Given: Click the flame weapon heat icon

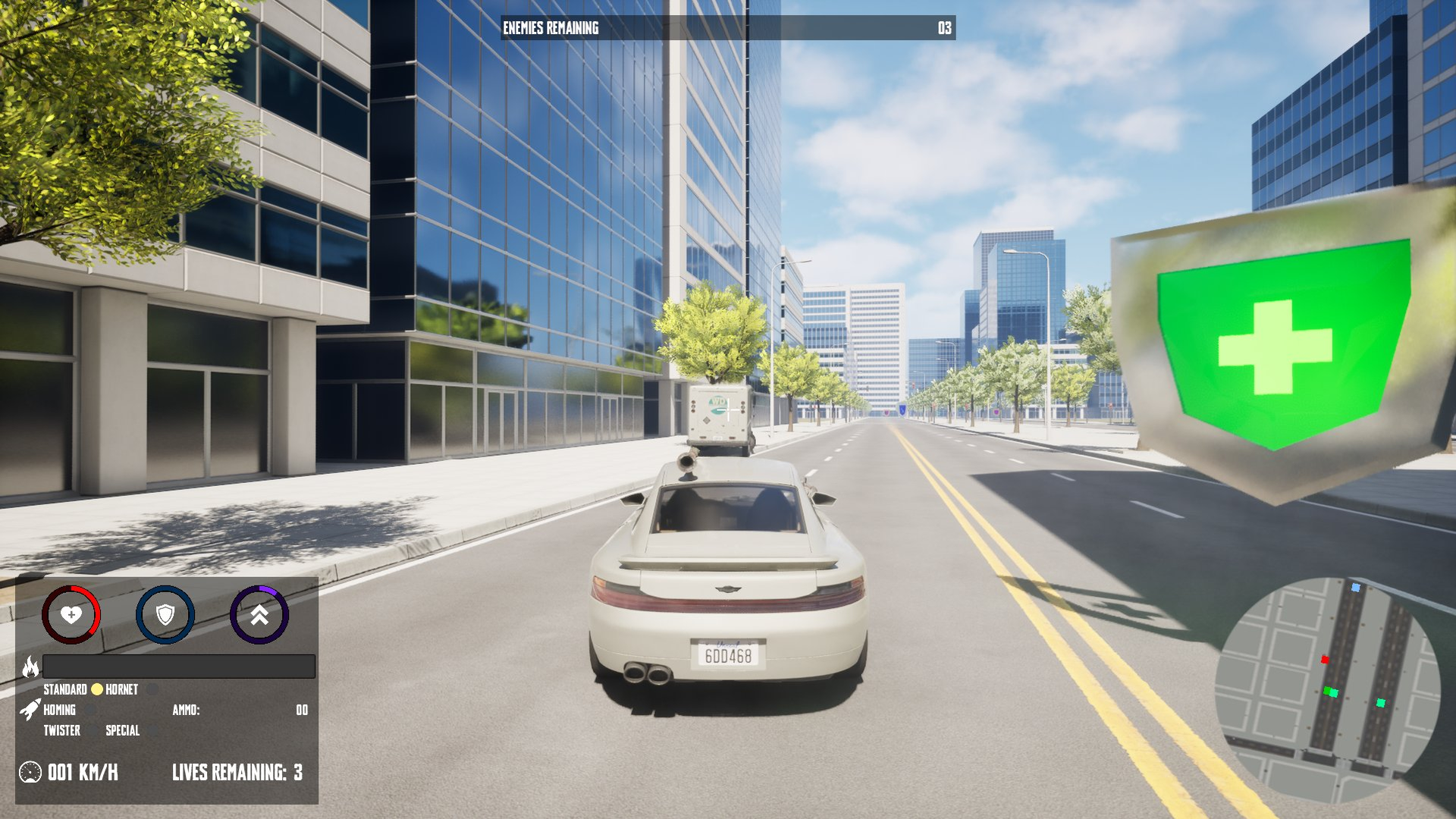Looking at the screenshot, I should point(31,667).
